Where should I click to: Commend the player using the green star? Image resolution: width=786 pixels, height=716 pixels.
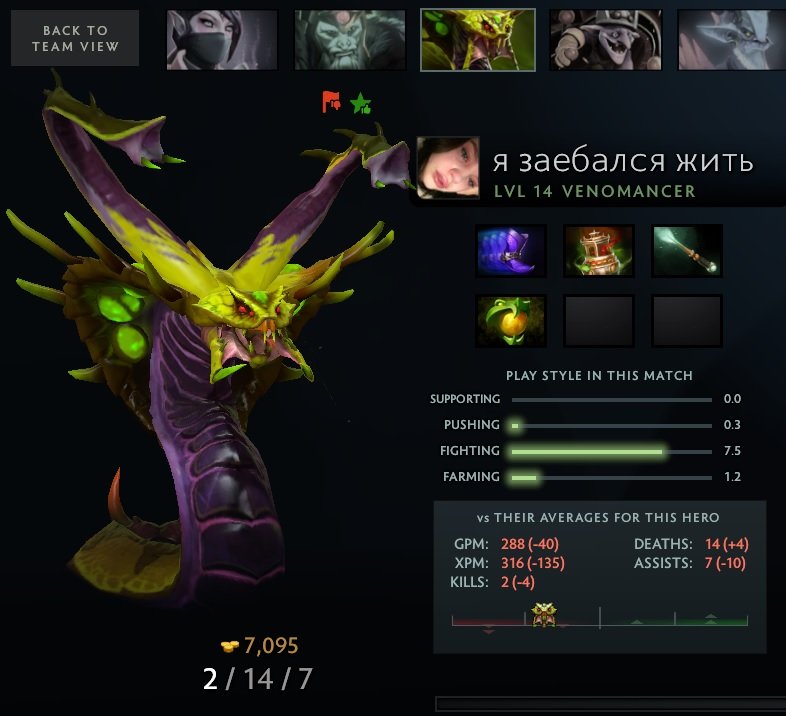[361, 102]
